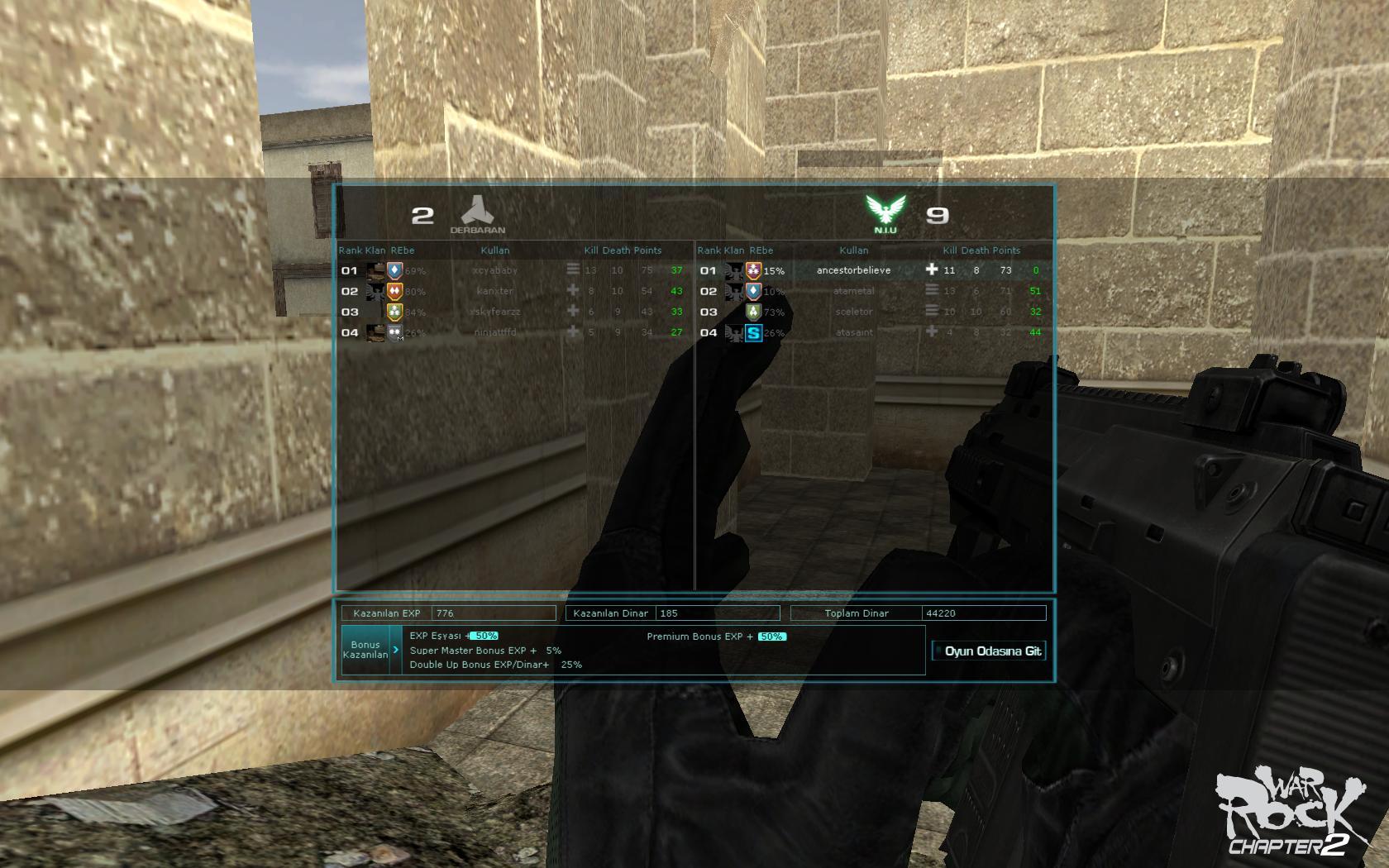This screenshot has width=1389, height=868.
Task: Select player row xcyababy
Action: (x=495, y=270)
